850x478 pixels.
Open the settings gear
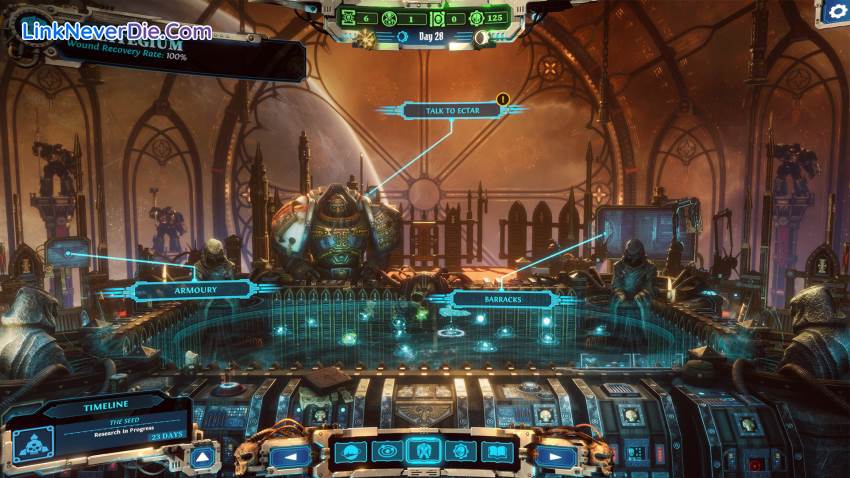click(833, 13)
